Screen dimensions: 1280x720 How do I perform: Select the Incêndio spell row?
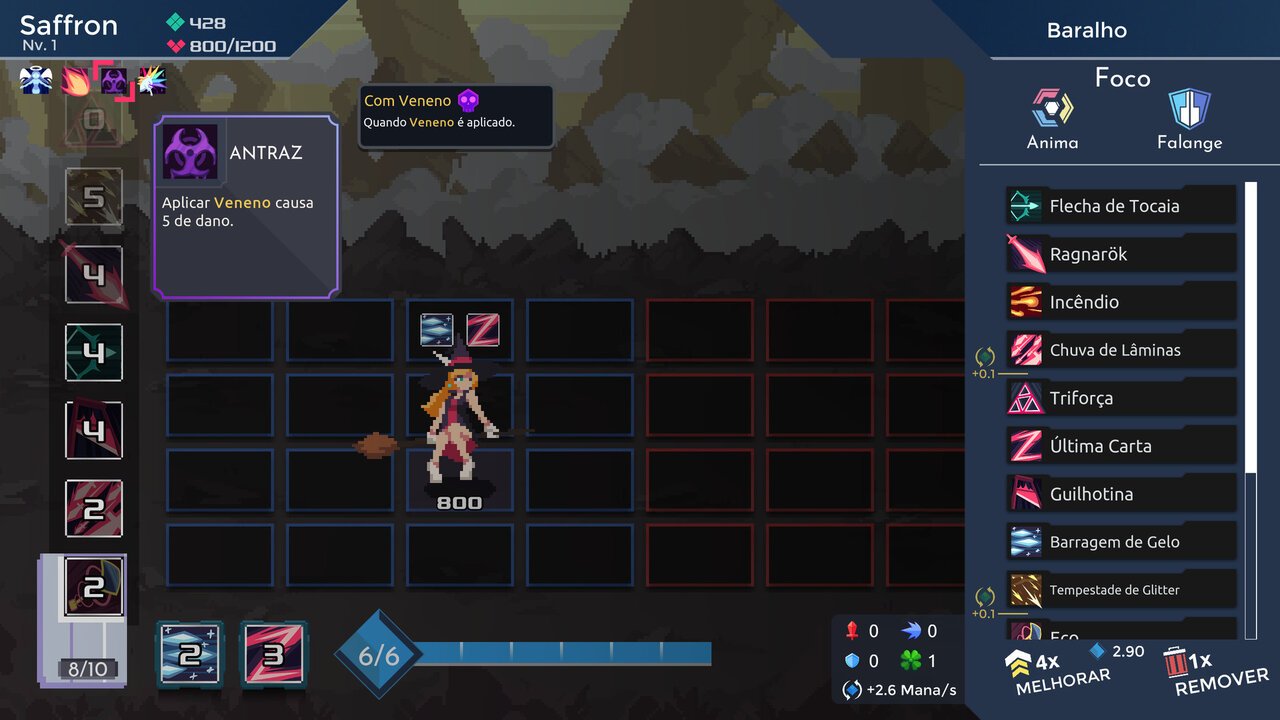pyautogui.click(x=1120, y=302)
